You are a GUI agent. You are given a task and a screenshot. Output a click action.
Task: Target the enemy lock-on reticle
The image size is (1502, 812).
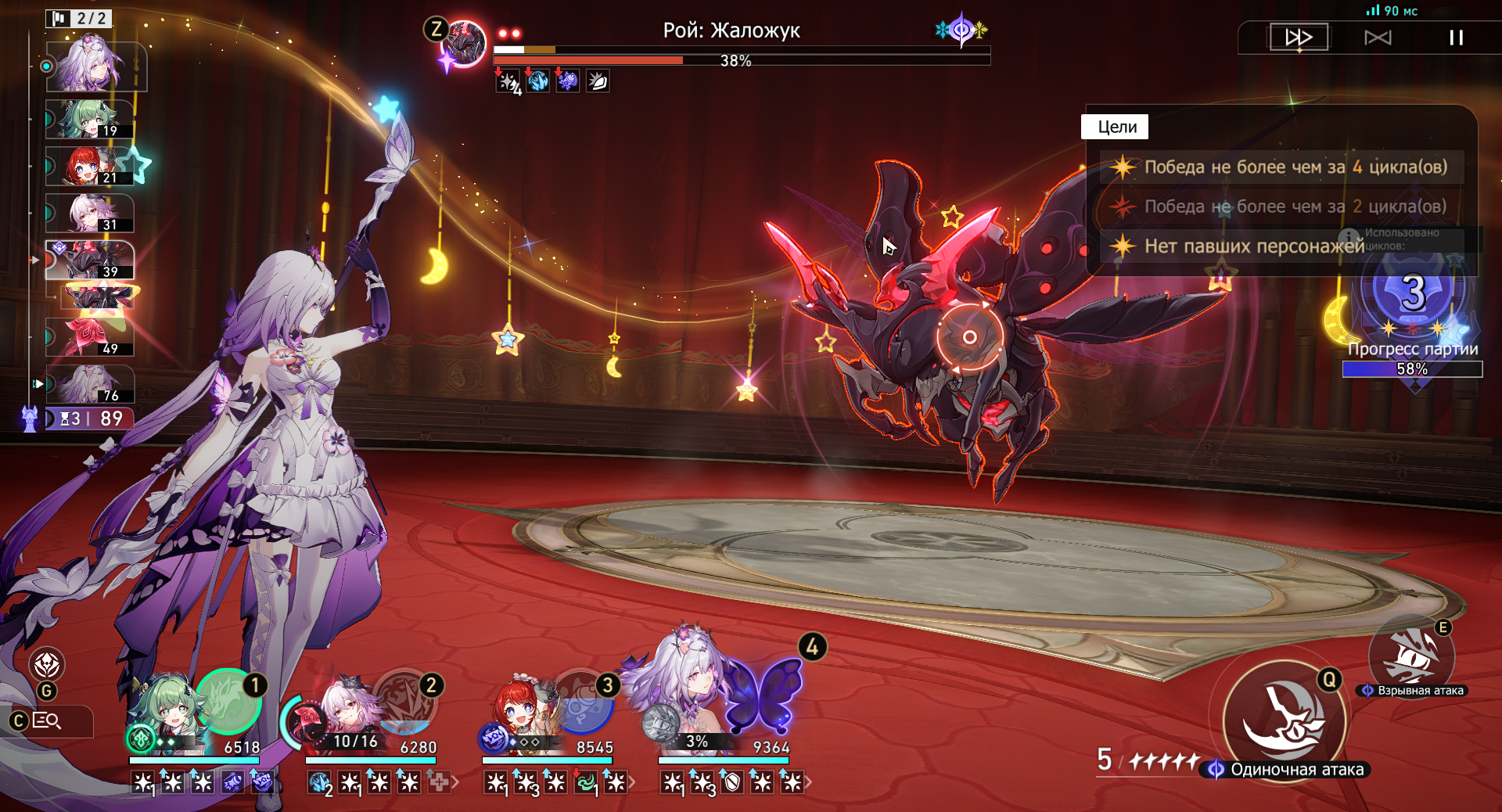pyautogui.click(x=969, y=337)
